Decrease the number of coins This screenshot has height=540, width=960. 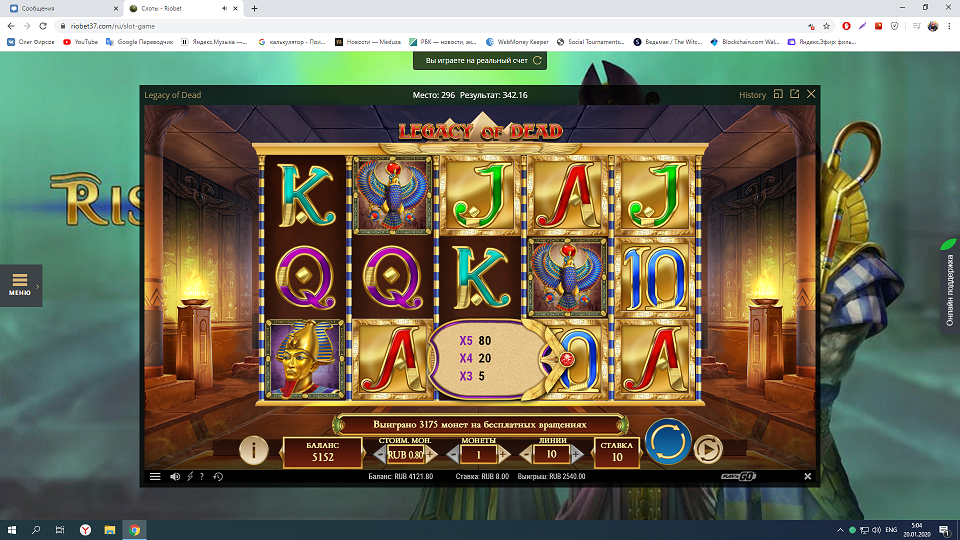click(452, 455)
